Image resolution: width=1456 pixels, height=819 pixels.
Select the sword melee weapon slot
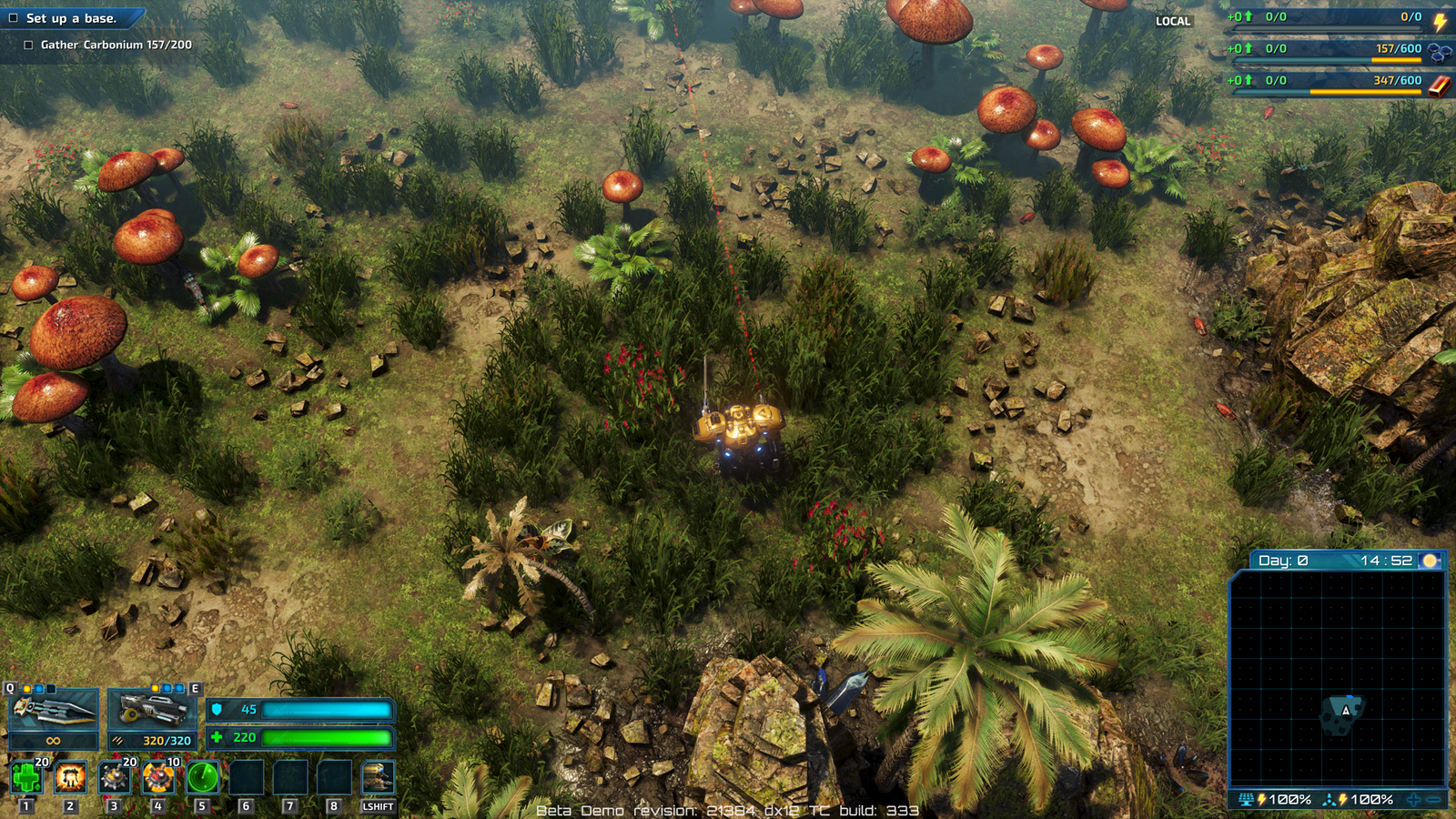(x=54, y=710)
